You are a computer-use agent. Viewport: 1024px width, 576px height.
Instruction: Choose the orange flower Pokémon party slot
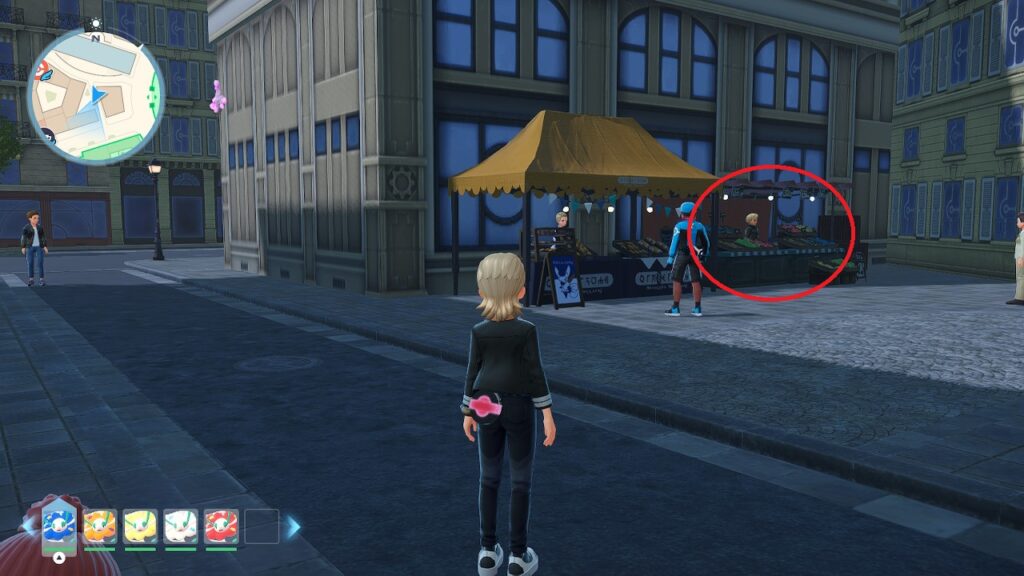click(x=100, y=525)
